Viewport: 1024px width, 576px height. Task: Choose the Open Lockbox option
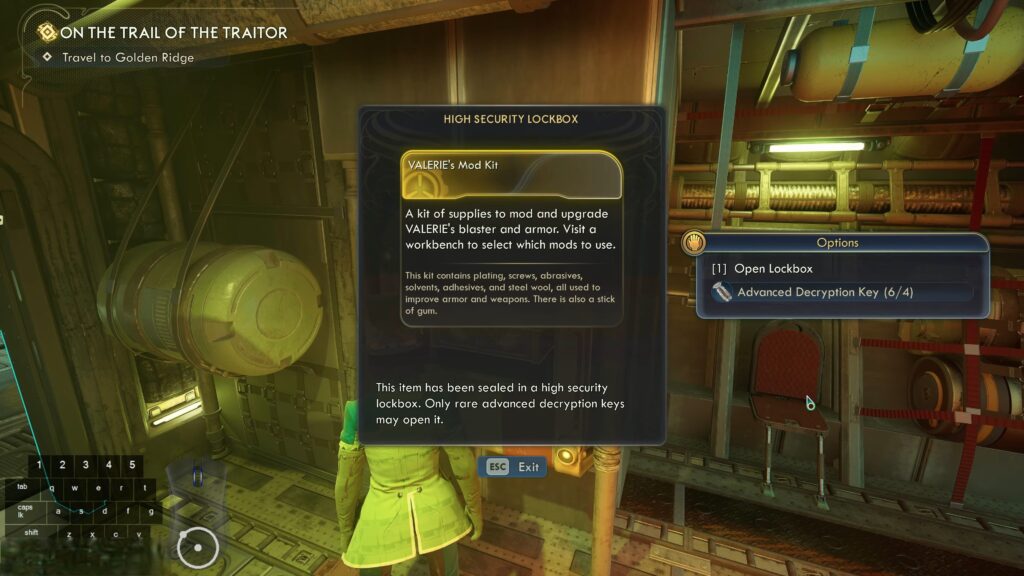click(x=772, y=269)
